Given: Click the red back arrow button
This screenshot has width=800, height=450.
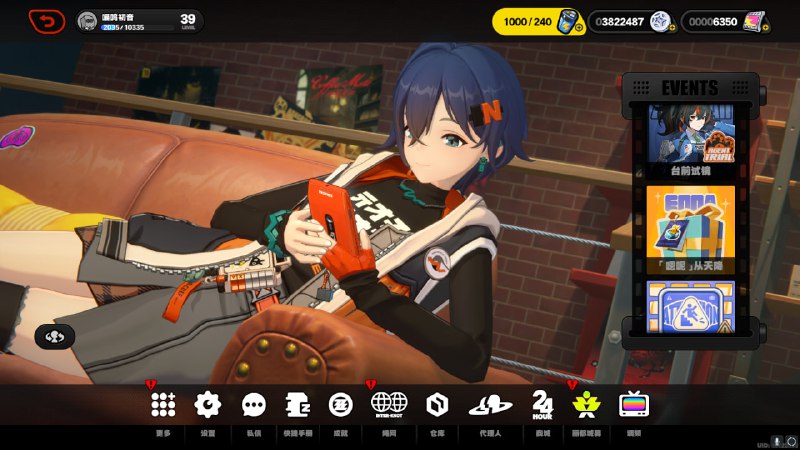Looking at the screenshot, I should tap(47, 20).
